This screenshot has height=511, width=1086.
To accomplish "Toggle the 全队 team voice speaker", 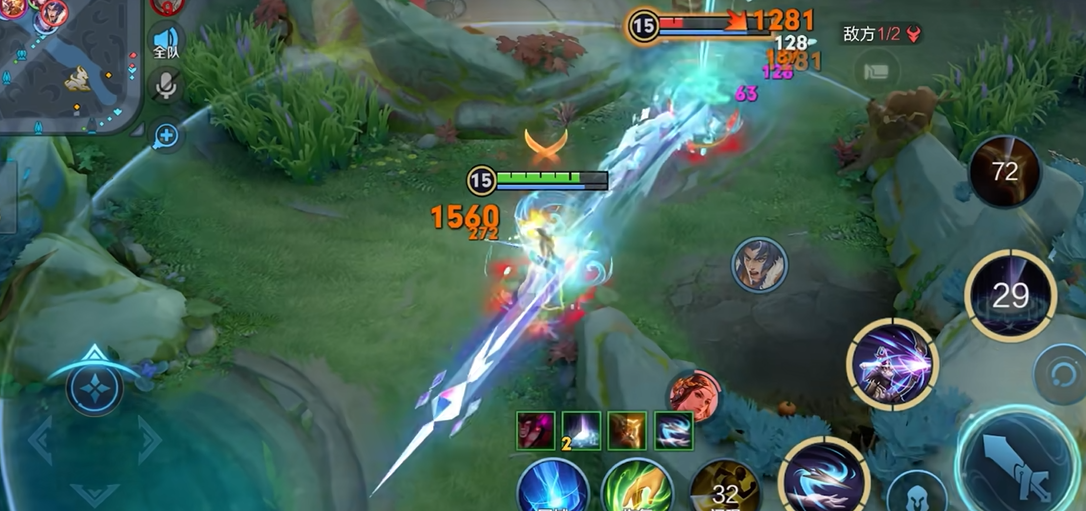I will pos(165,42).
